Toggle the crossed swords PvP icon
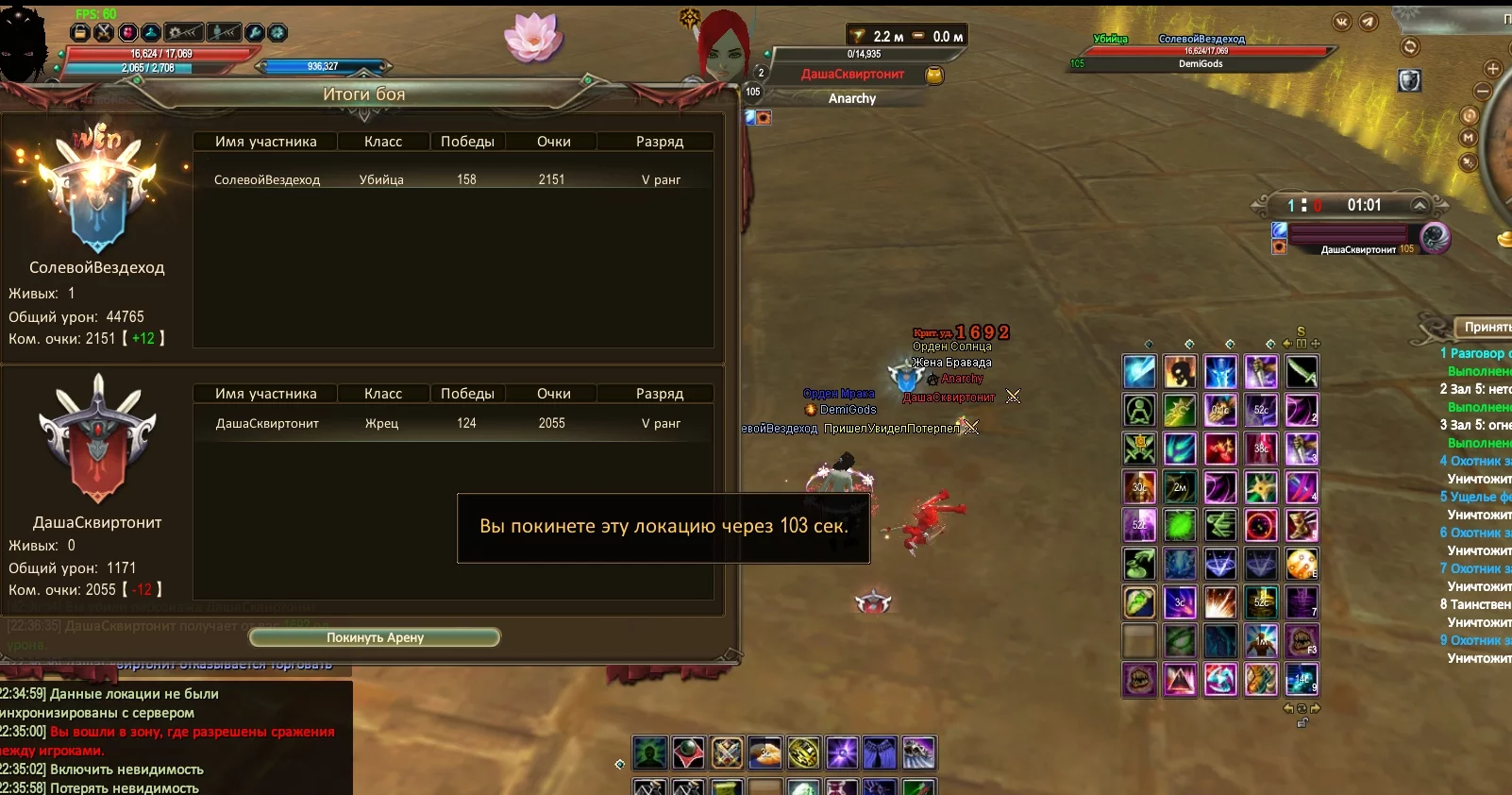Screen dimensions: 1512x795 pyautogui.click(x=104, y=33)
